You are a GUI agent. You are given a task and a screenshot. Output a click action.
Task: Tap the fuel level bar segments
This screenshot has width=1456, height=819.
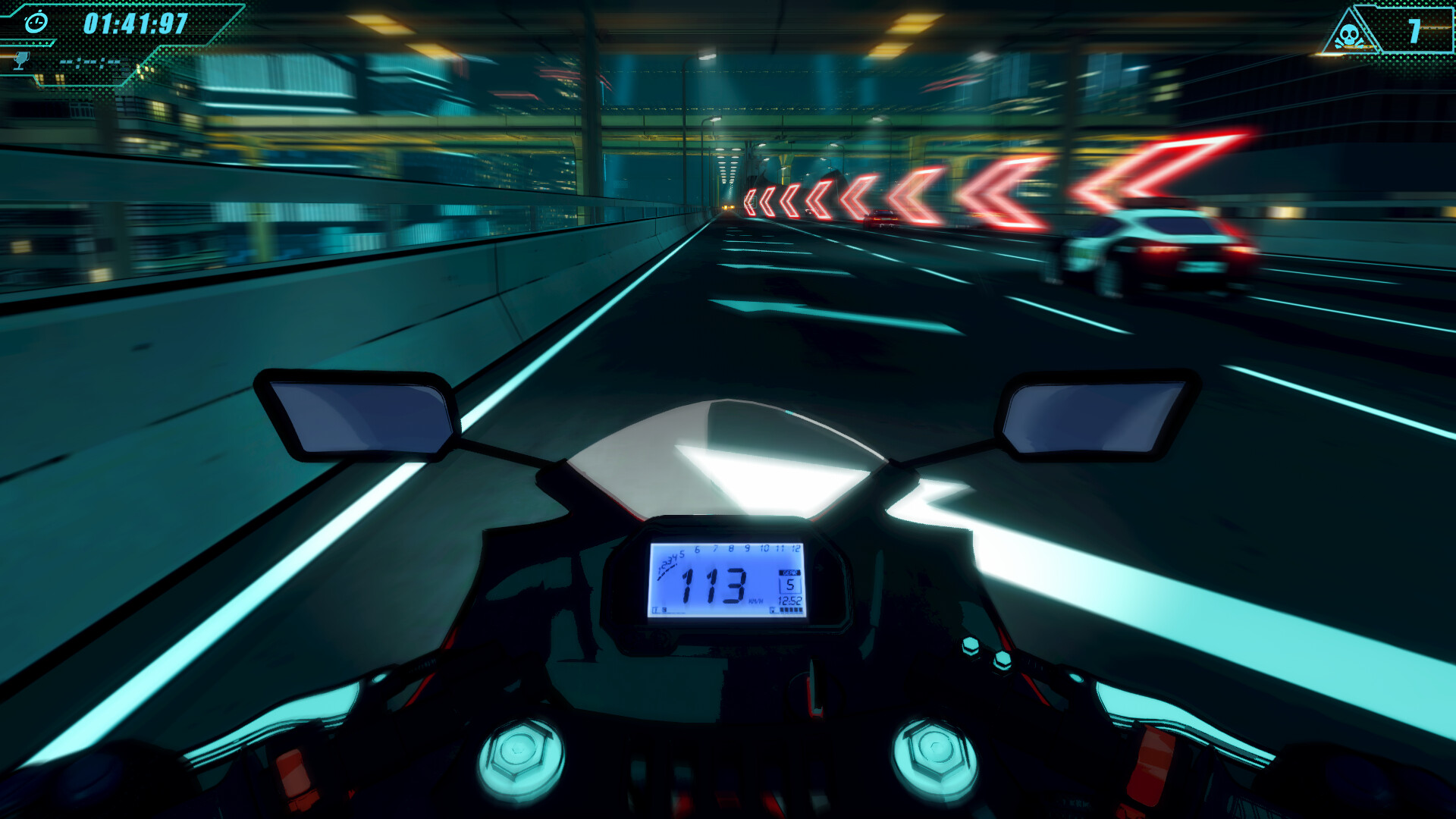(791, 610)
